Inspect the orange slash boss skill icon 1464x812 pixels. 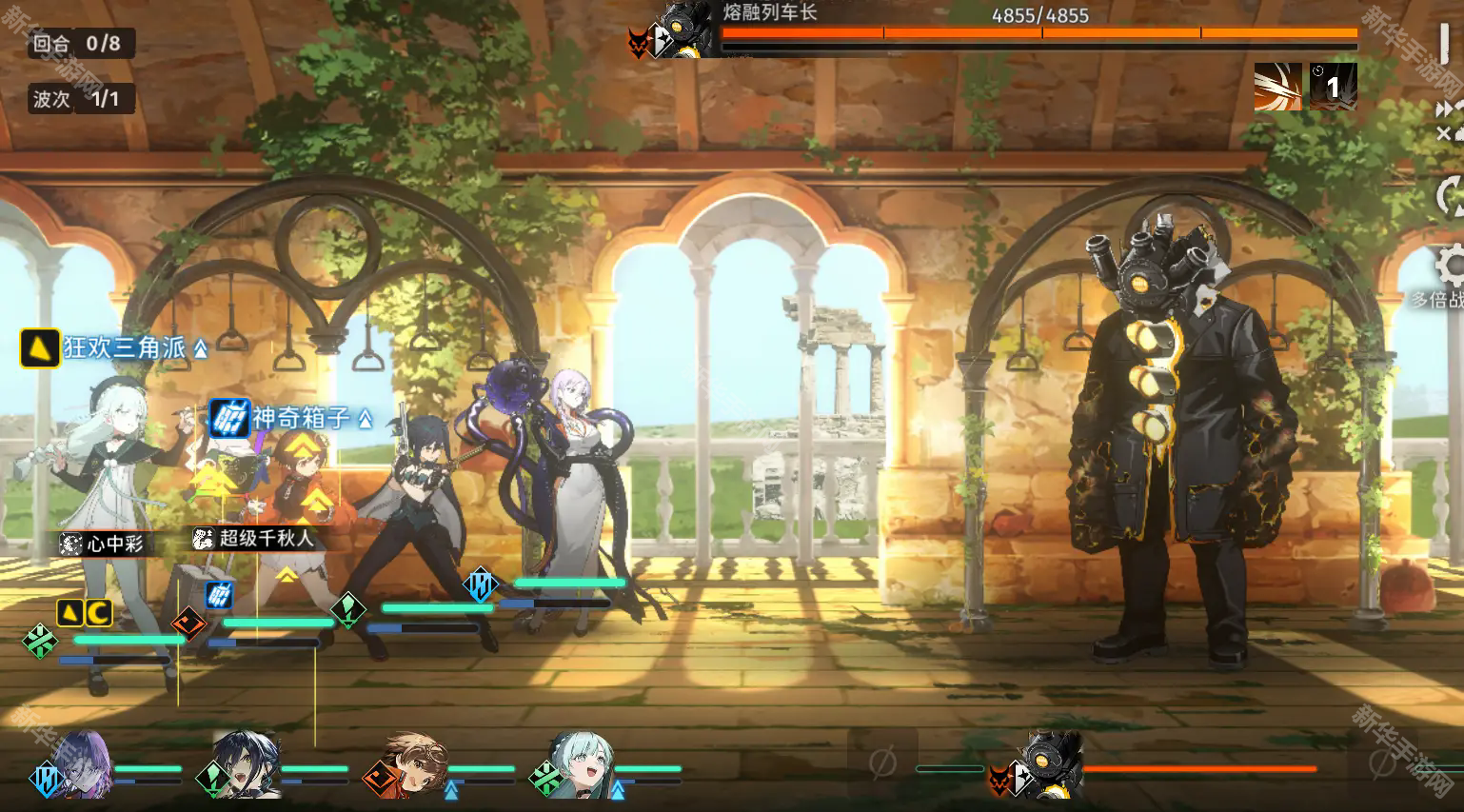(1277, 87)
